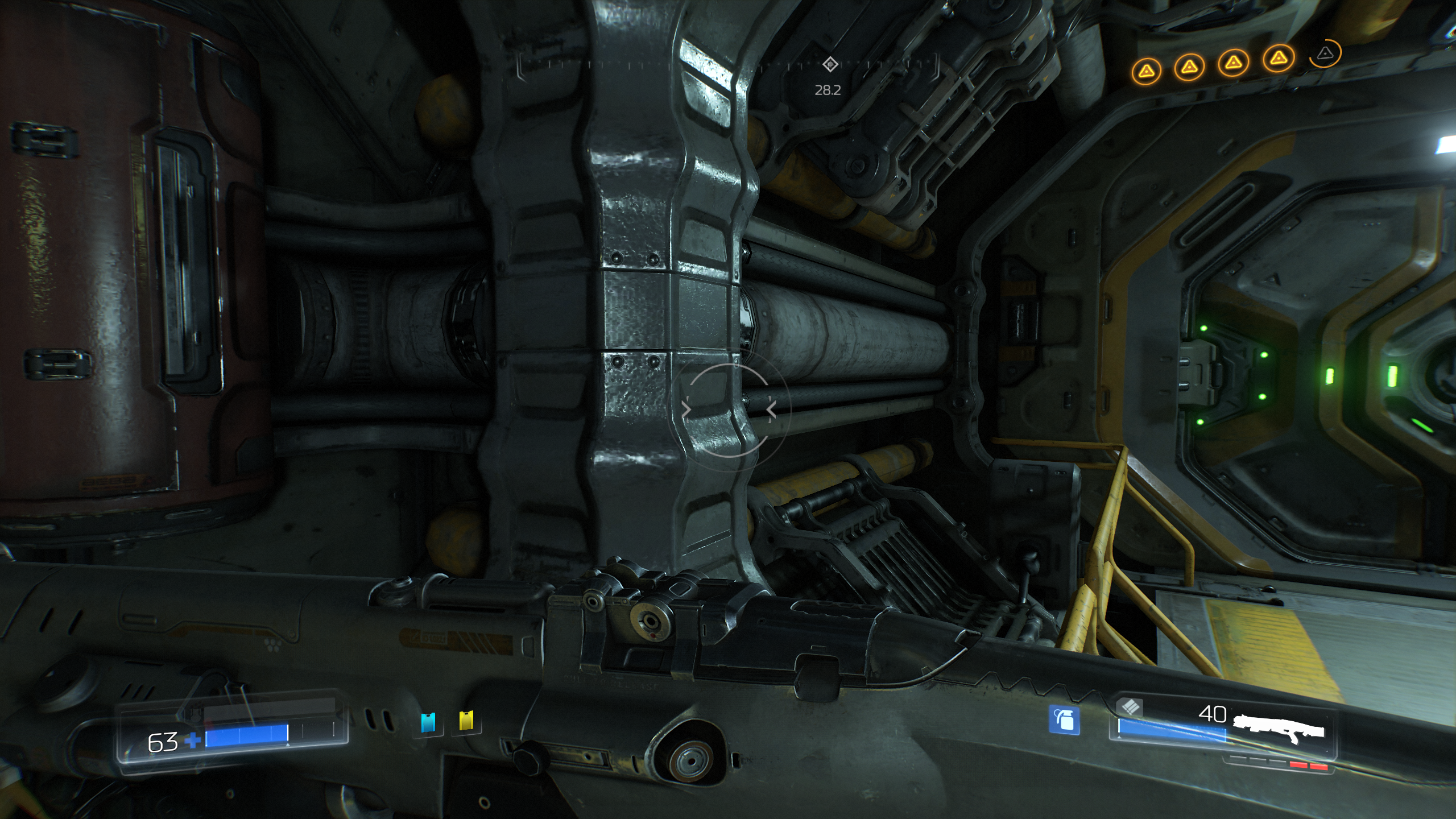Click the diamond objective marker on compass
The width and height of the screenshot is (1456, 819).
(830, 64)
